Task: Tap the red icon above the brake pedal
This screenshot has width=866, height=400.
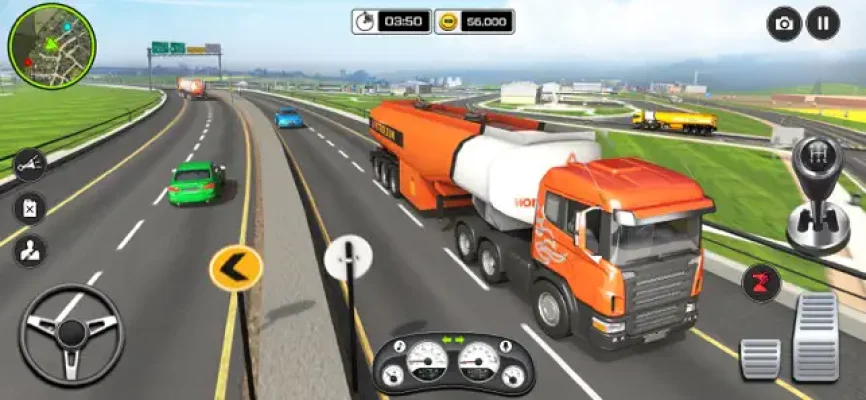Action: coord(761,283)
